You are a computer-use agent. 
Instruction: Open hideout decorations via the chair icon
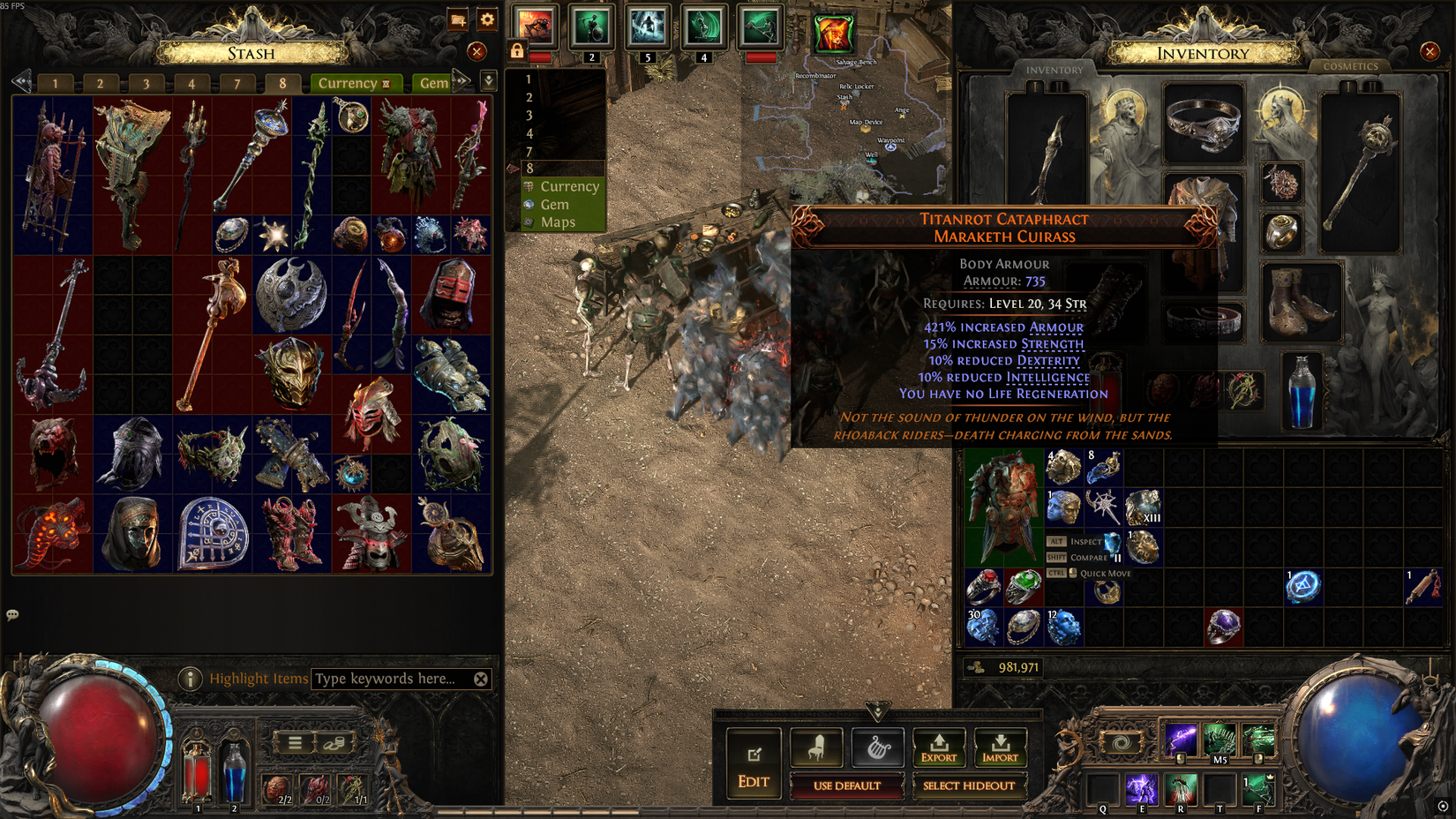click(x=816, y=746)
